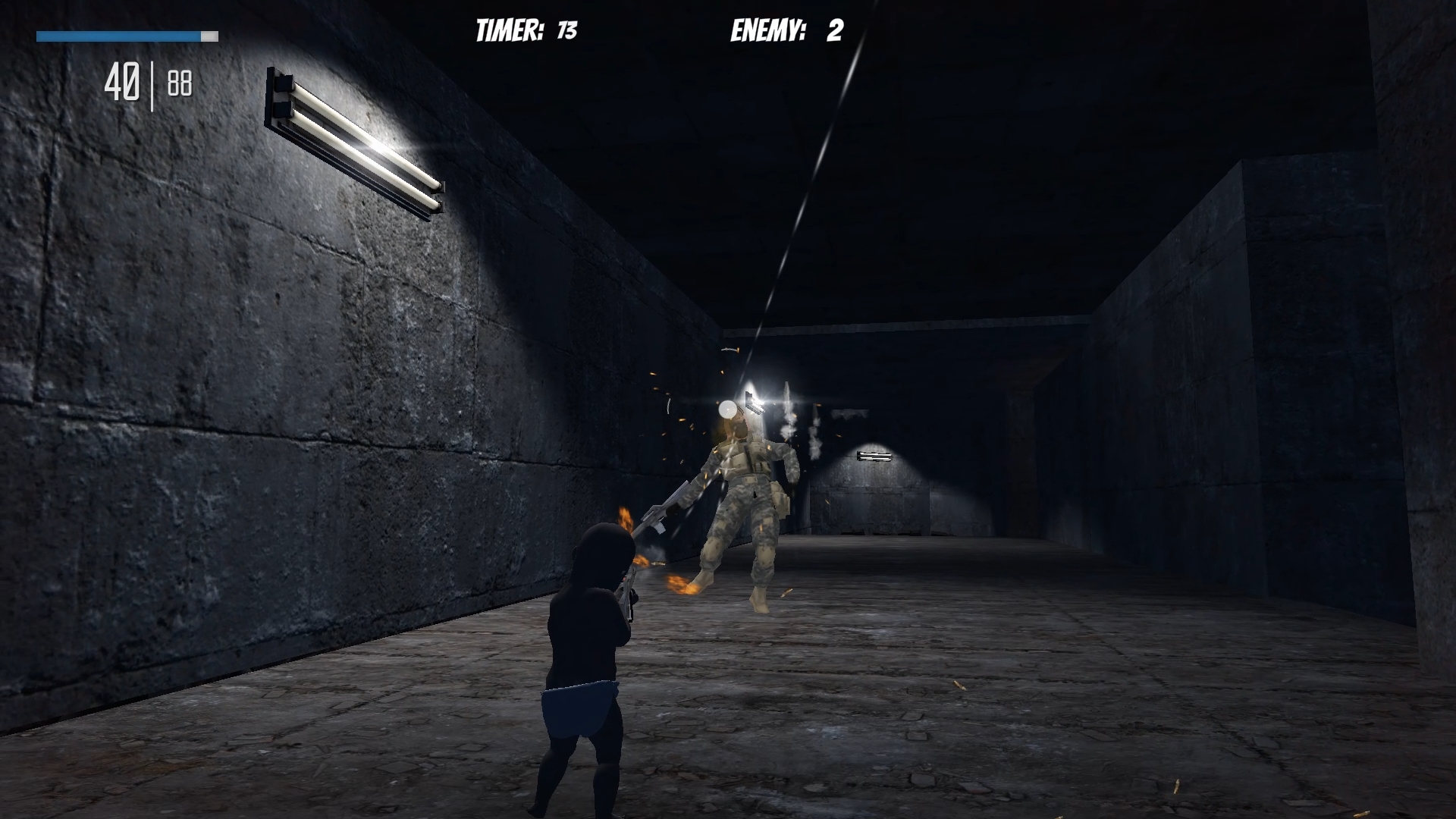1456x819 pixels.
Task: Click the soldier's helmet flash
Action: [730, 409]
